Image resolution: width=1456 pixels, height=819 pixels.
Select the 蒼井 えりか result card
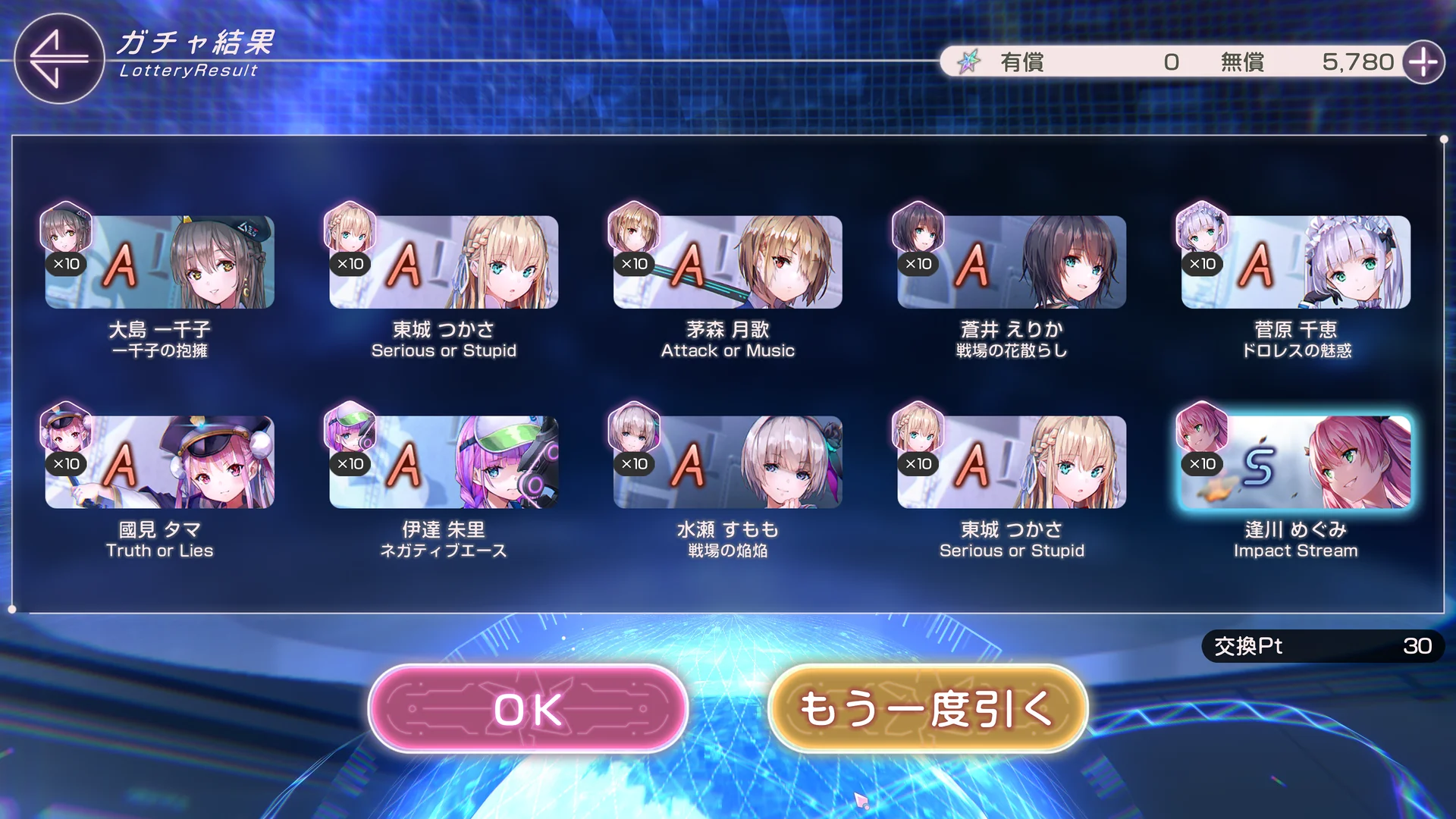[x=1012, y=262]
